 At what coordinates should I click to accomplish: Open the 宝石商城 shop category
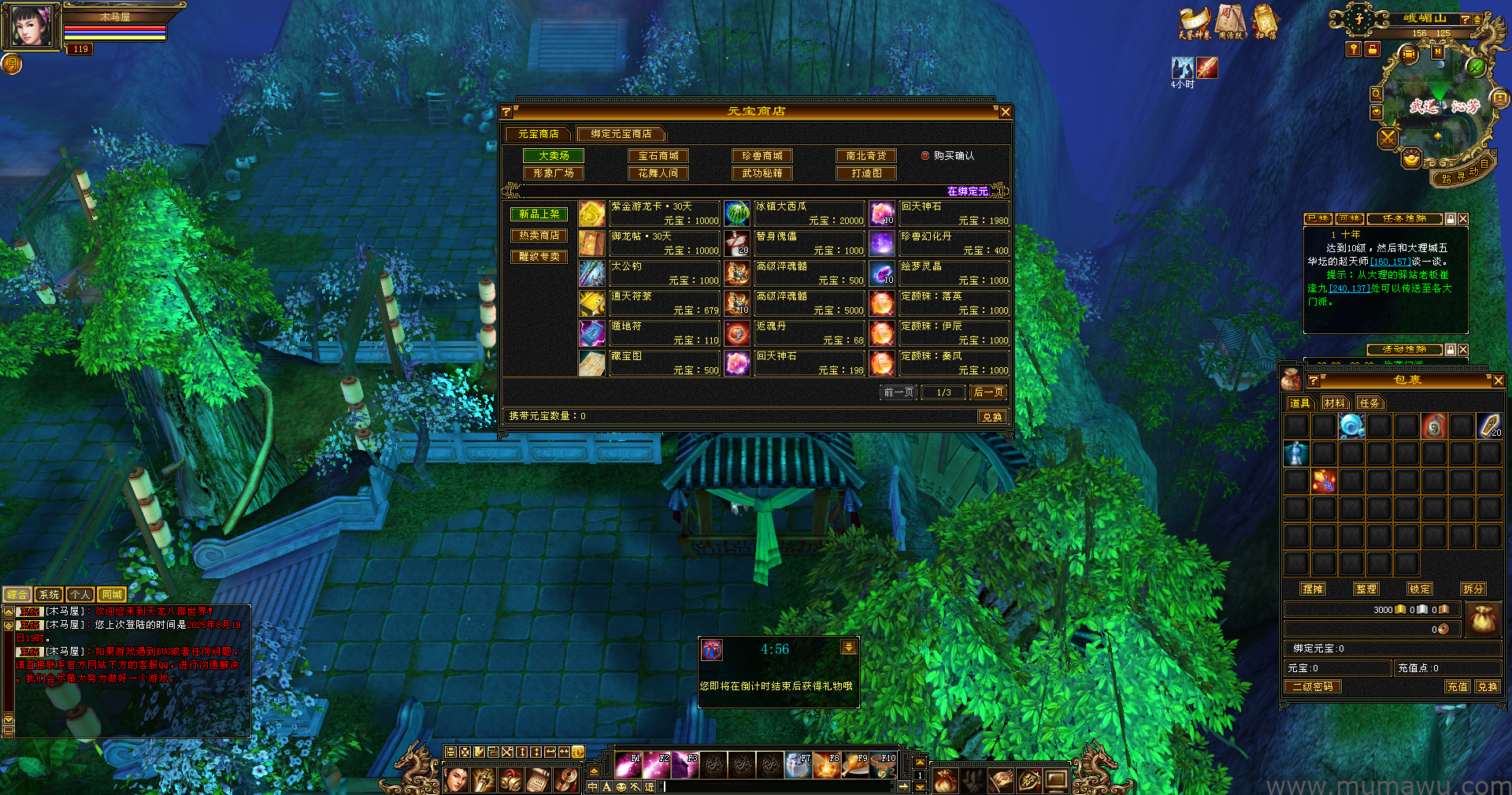click(x=658, y=156)
